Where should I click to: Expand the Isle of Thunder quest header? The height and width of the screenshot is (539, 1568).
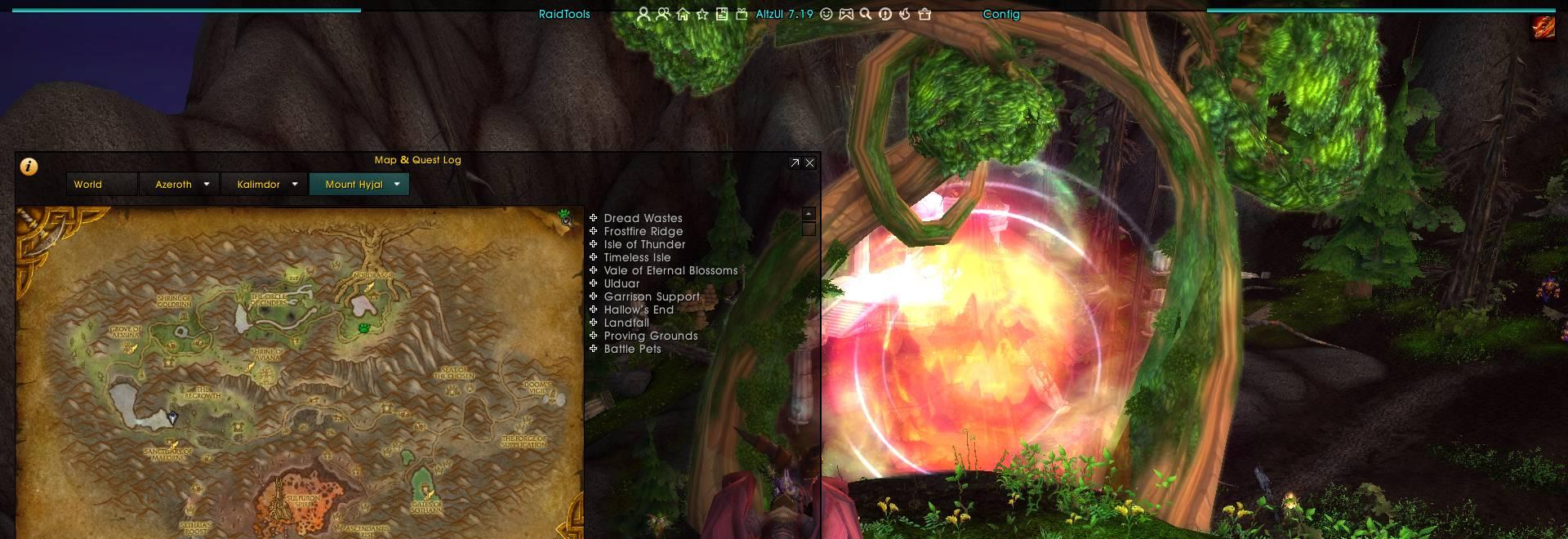(x=594, y=244)
